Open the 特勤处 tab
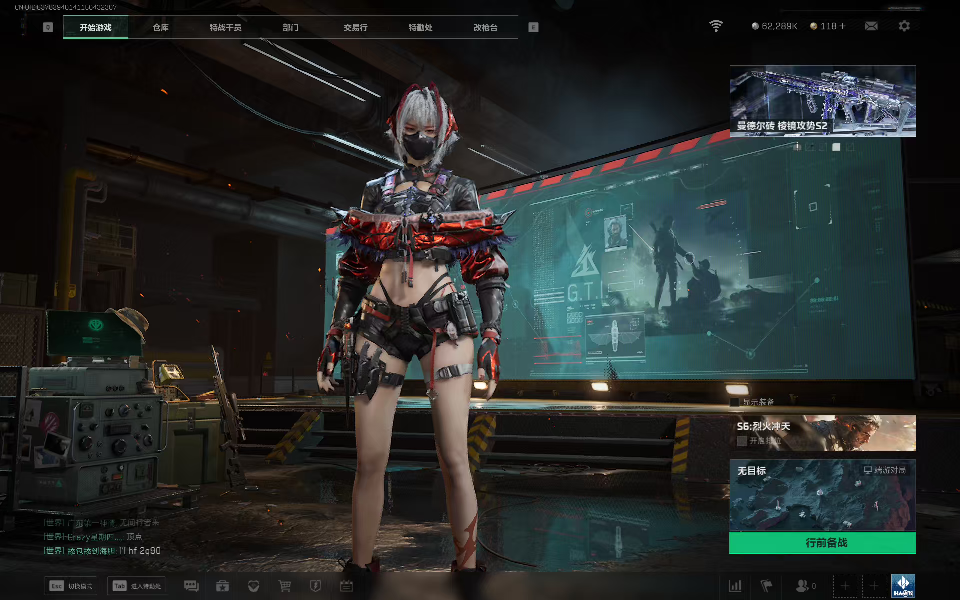Viewport: 960px width, 600px height. [x=420, y=27]
